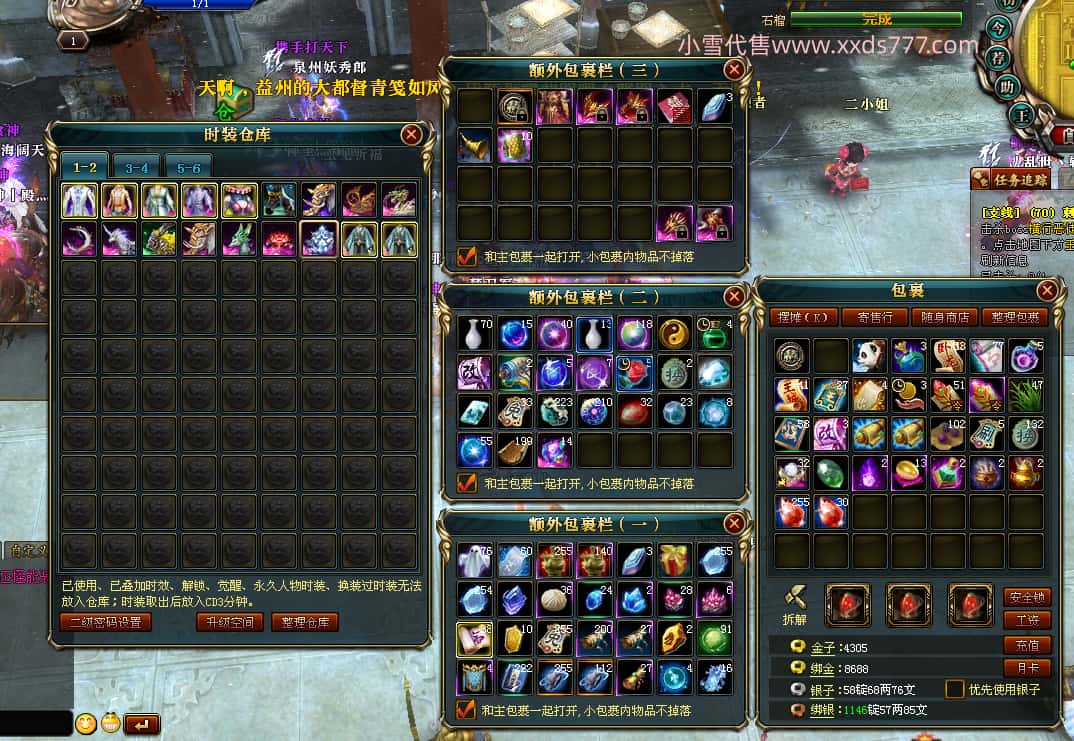Tidy the bag with 整理包裹
This screenshot has width=1074, height=741.
[1013, 318]
